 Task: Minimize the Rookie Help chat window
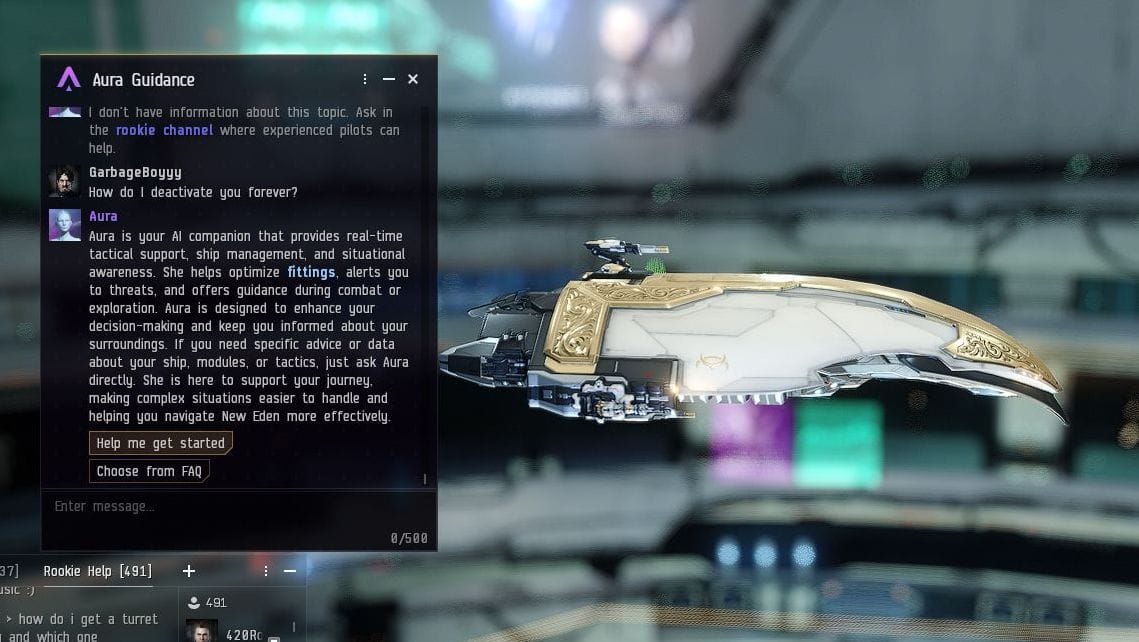290,571
